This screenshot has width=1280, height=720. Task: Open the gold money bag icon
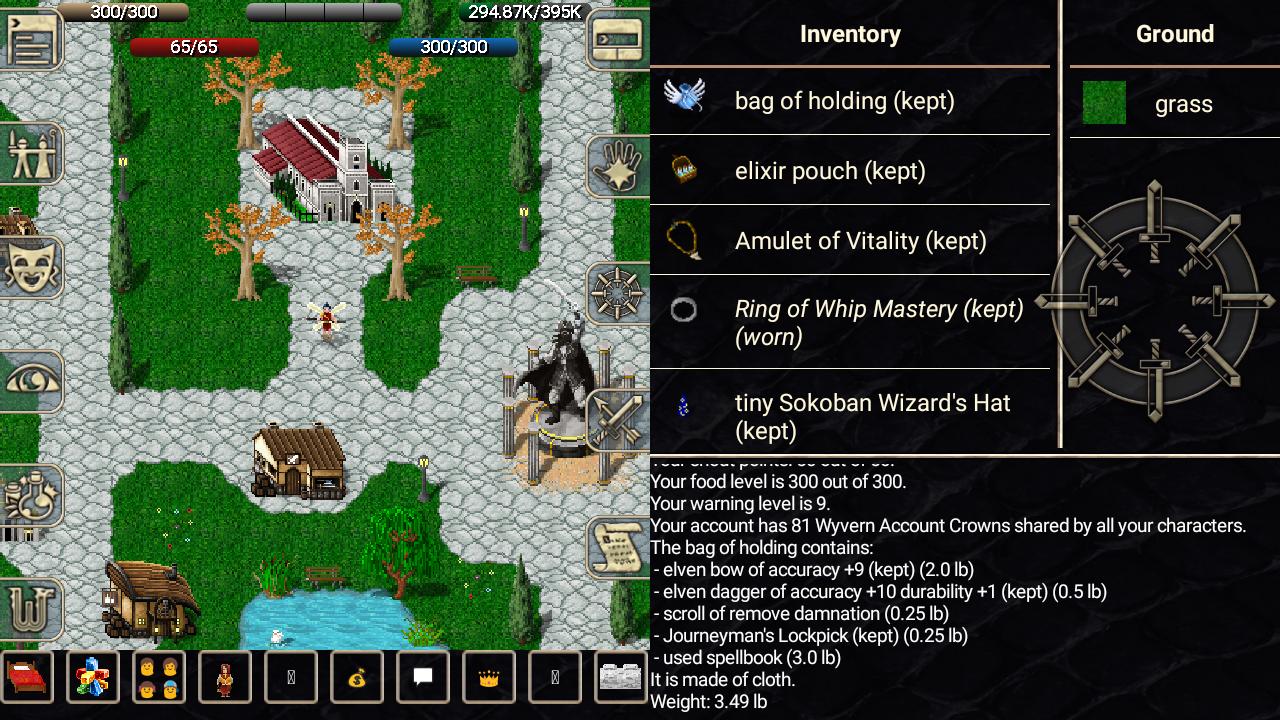(x=357, y=677)
